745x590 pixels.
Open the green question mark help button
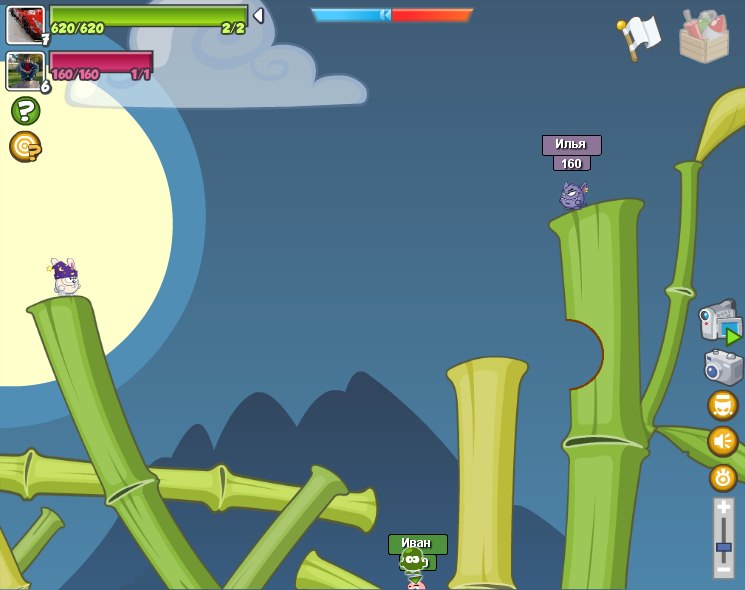[25, 110]
